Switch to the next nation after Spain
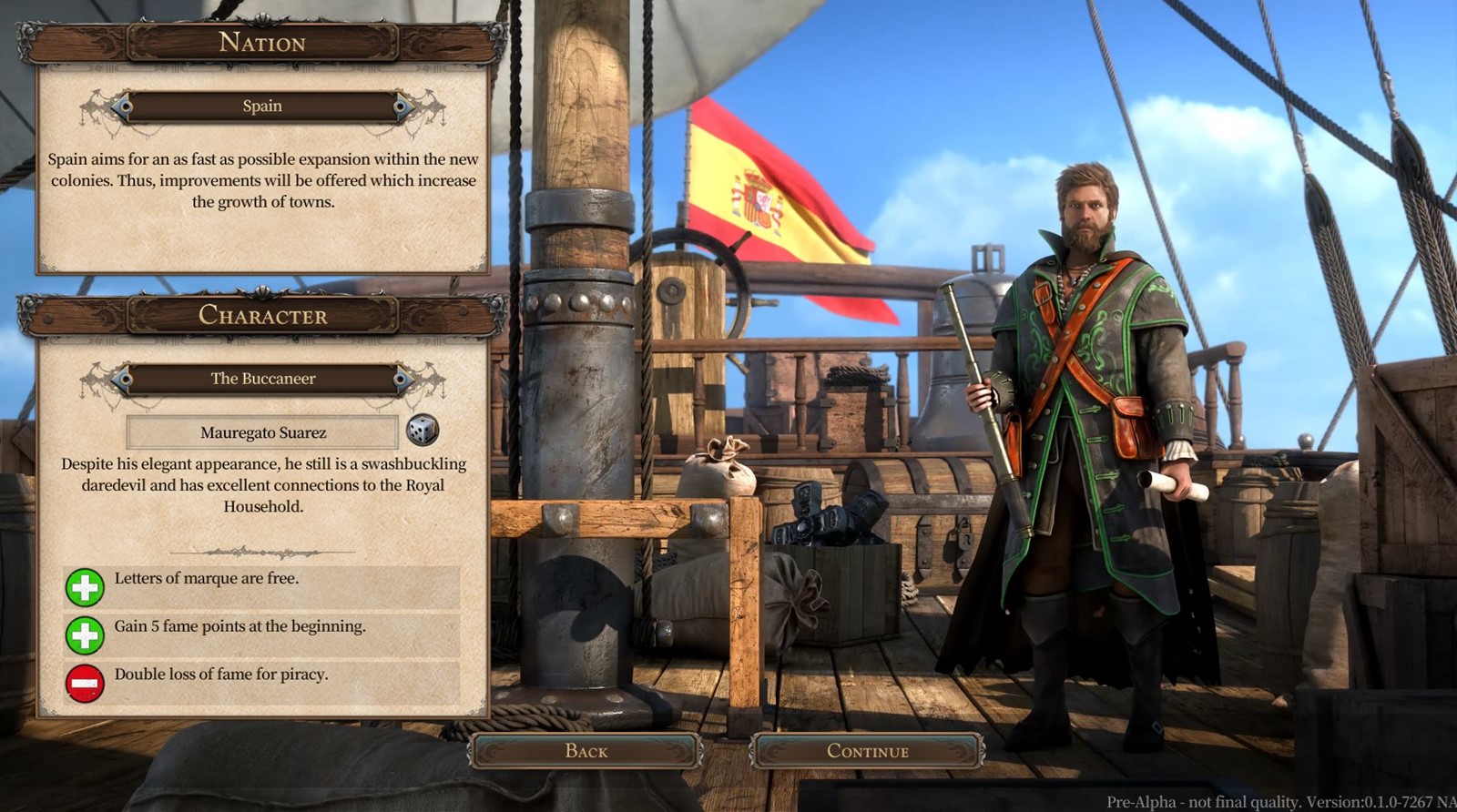Image resolution: width=1457 pixels, height=812 pixels. click(x=402, y=107)
